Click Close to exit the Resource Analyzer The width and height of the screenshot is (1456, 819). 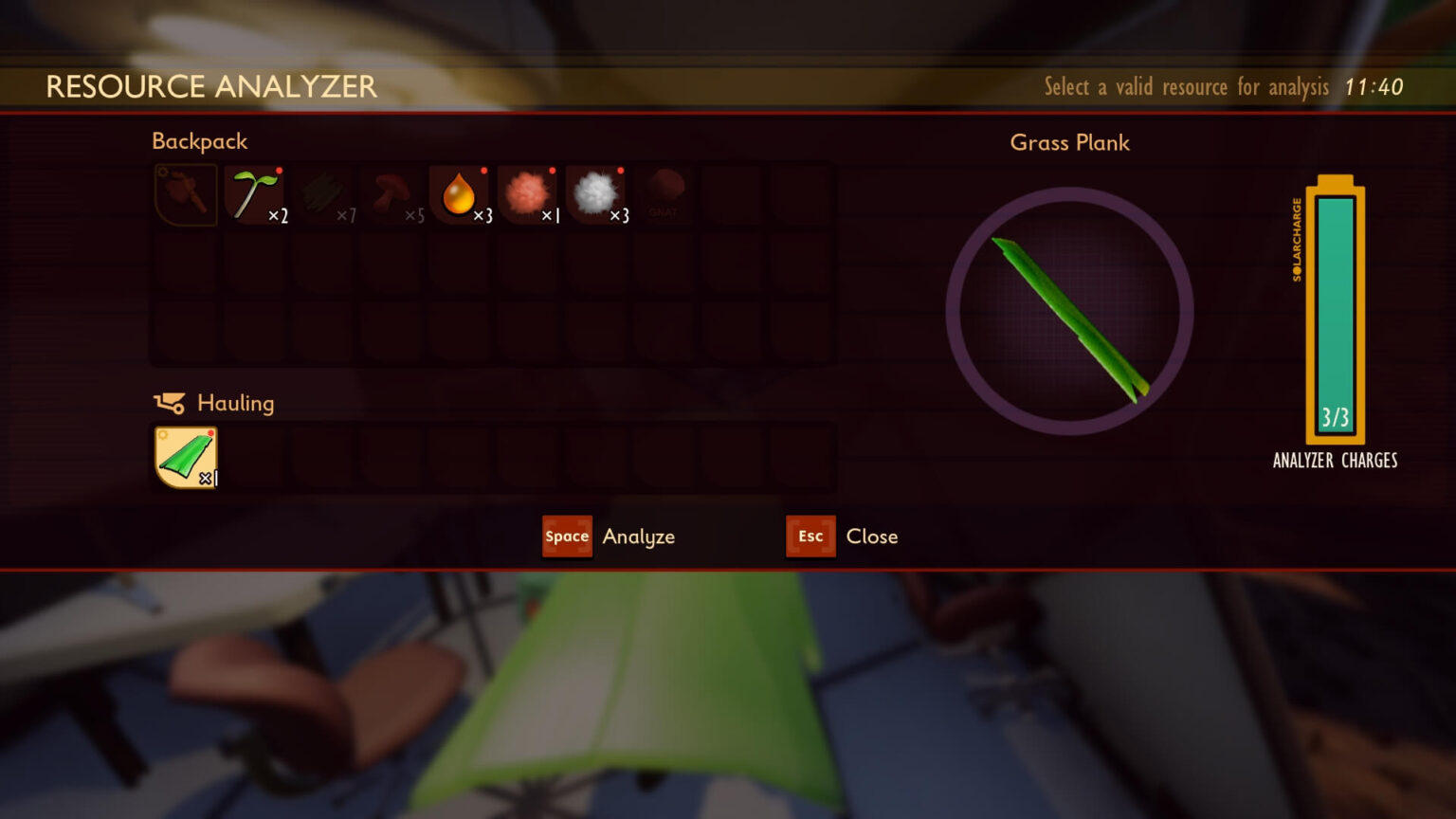pyautogui.click(x=871, y=537)
